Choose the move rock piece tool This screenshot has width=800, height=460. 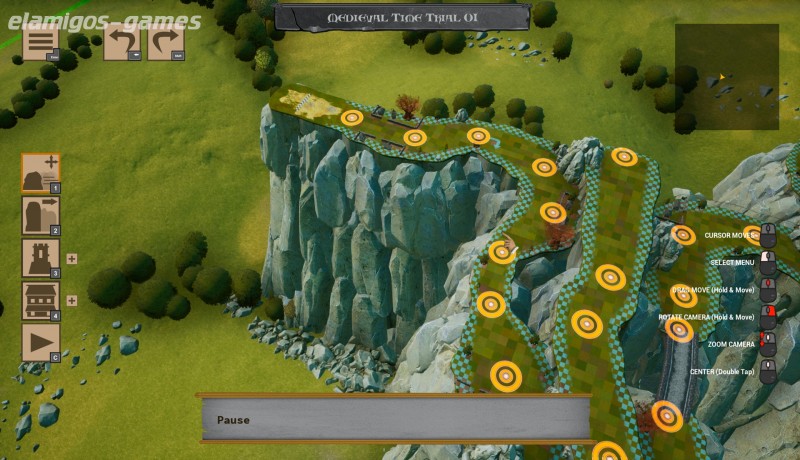(41, 215)
